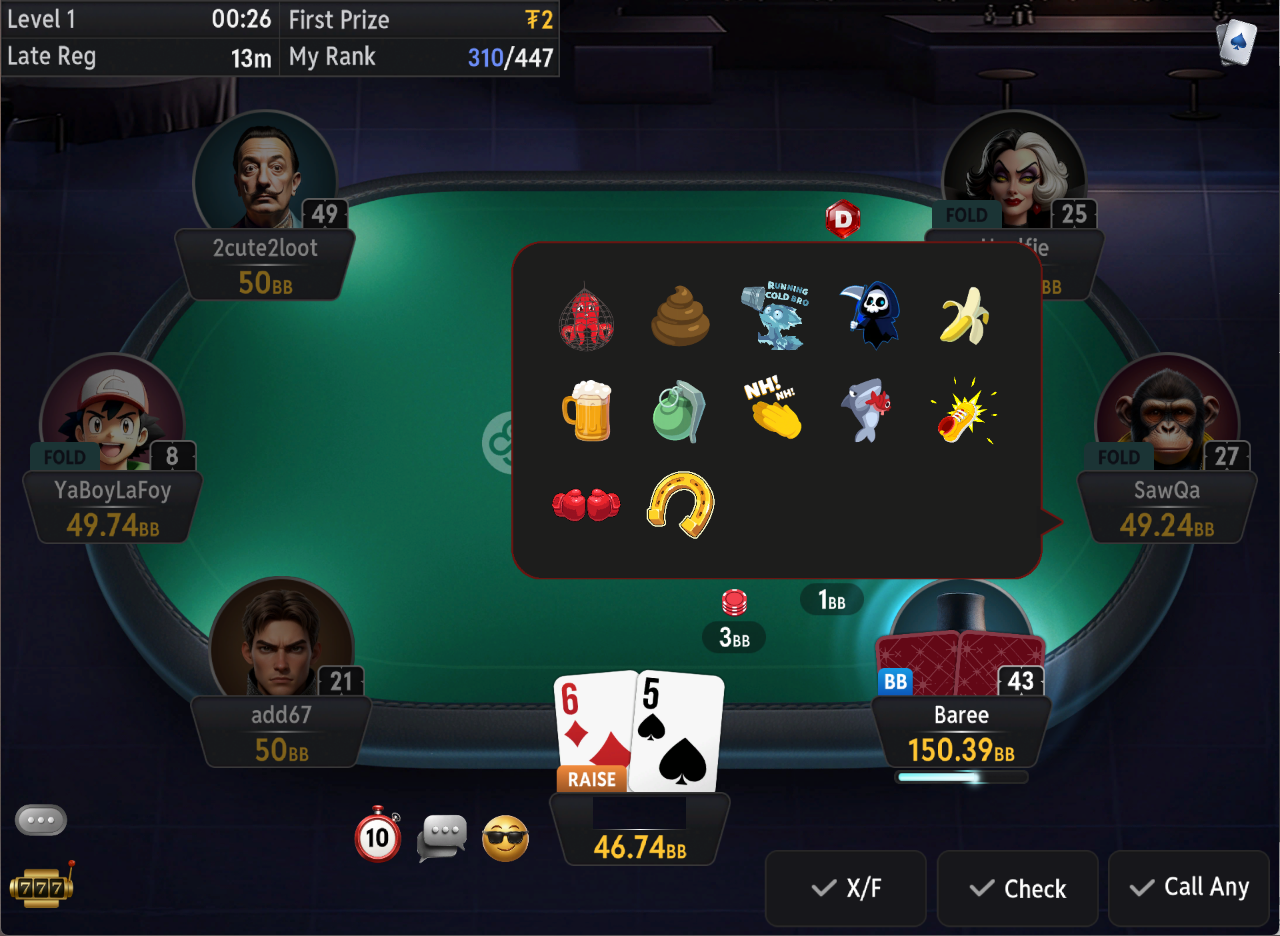Select the green grenade emoji

coord(680,411)
